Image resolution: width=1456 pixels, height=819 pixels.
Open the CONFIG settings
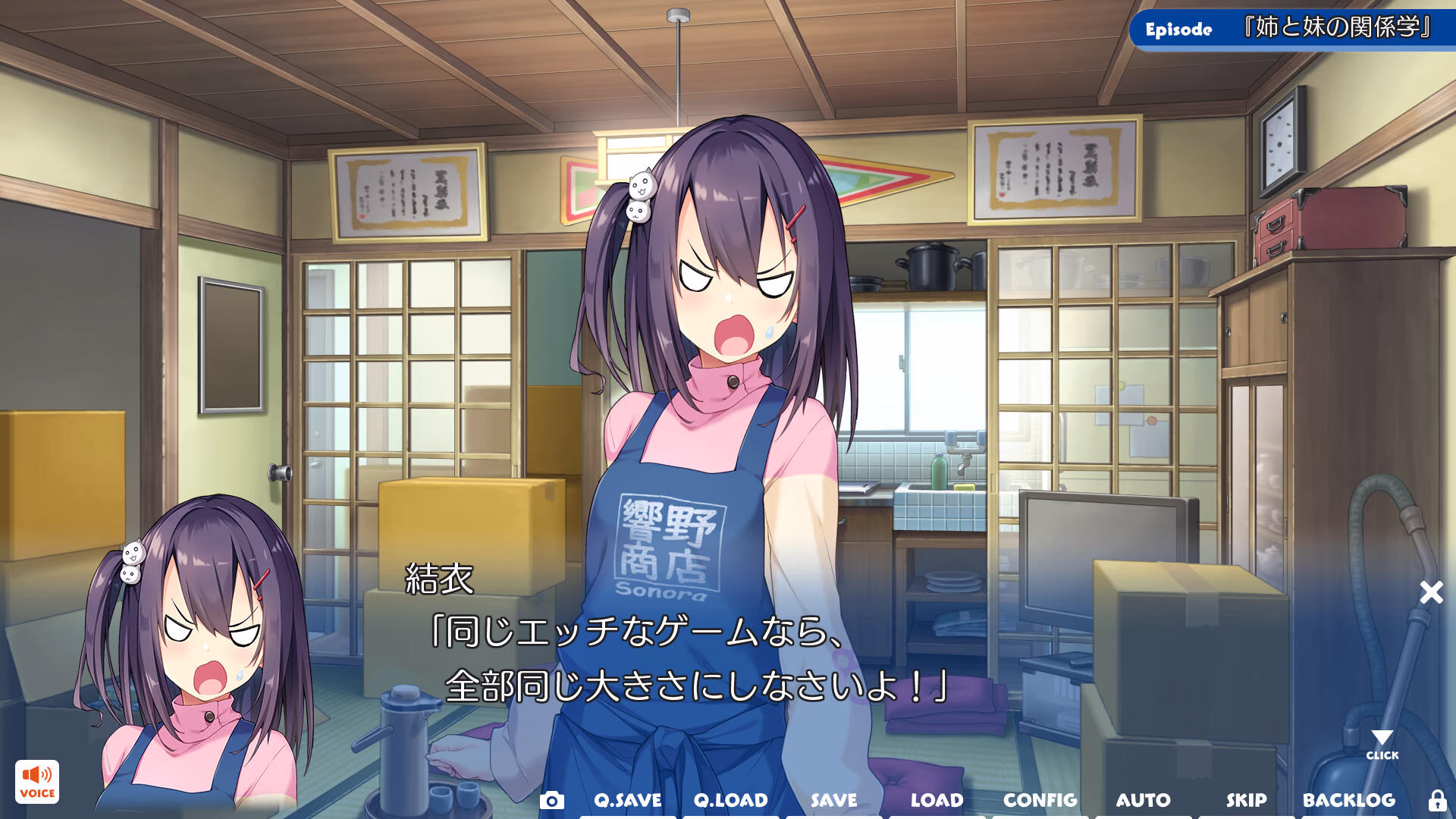coord(1040,800)
